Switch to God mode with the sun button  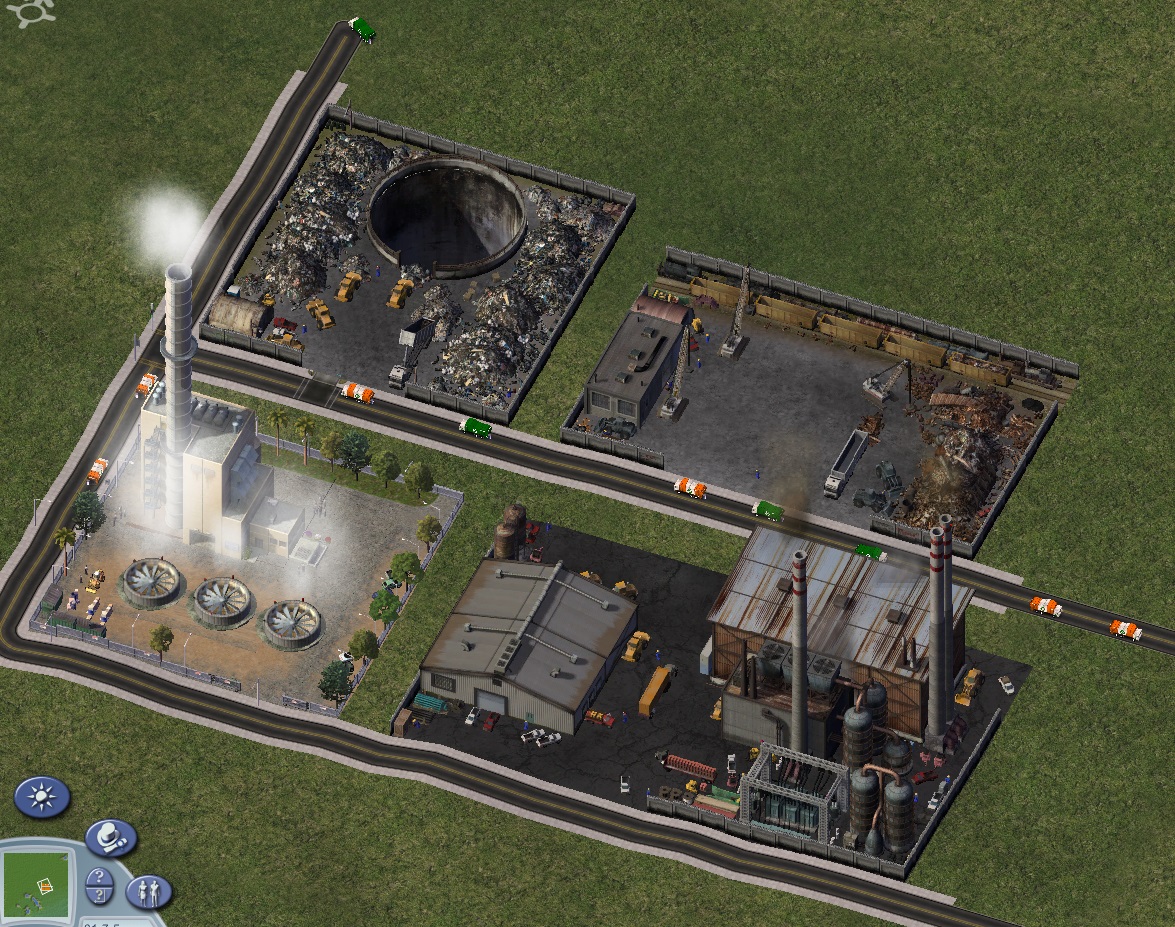[x=42, y=797]
